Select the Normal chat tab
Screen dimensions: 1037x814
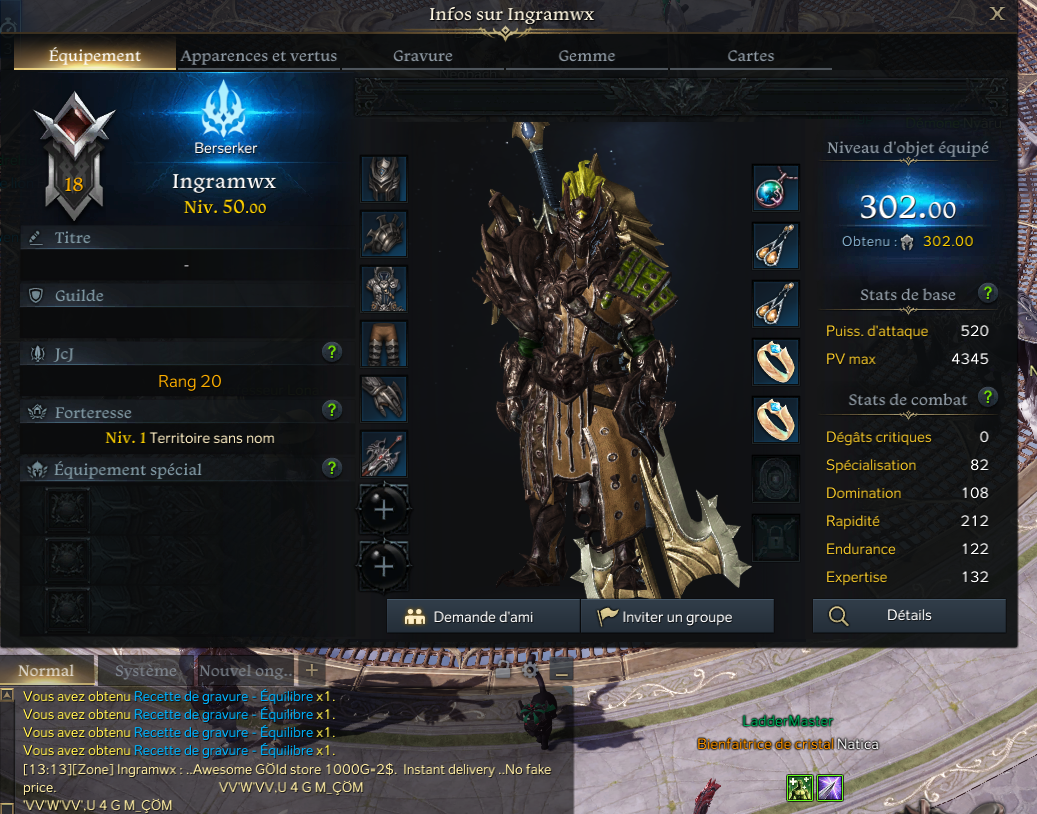(47, 671)
